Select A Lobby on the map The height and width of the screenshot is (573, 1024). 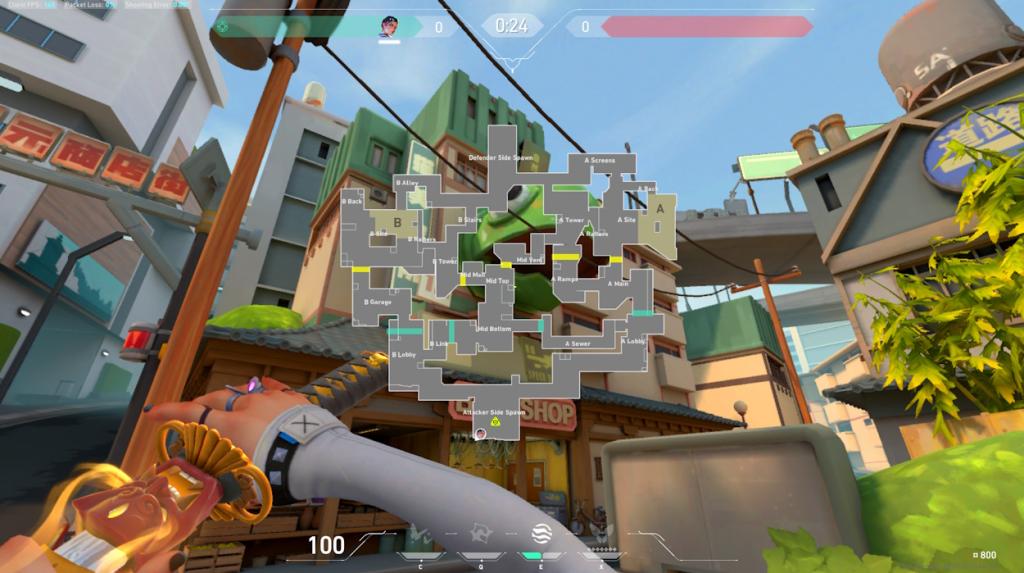pyautogui.click(x=633, y=341)
